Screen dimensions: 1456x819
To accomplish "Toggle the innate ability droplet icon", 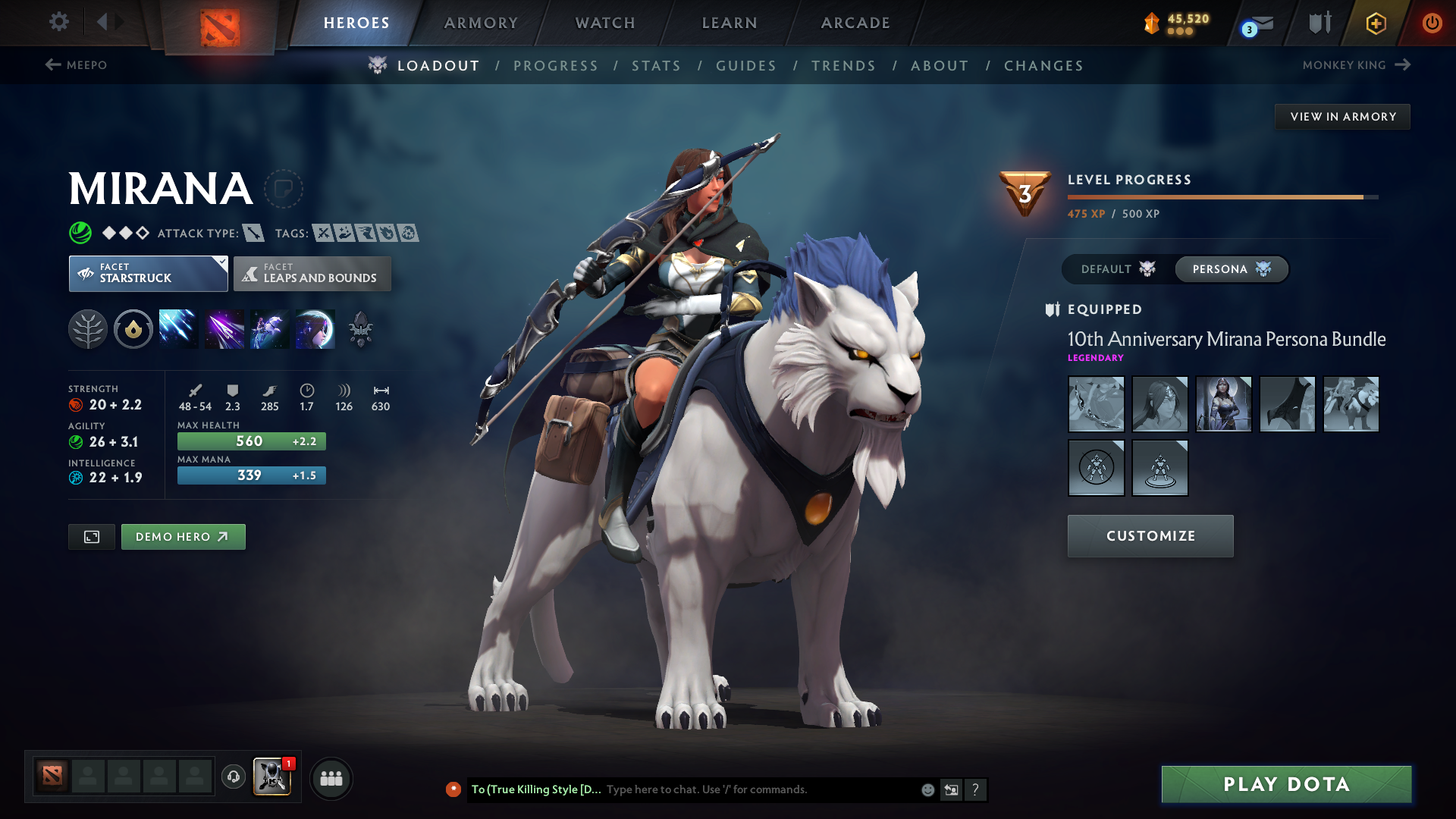I will (x=133, y=328).
